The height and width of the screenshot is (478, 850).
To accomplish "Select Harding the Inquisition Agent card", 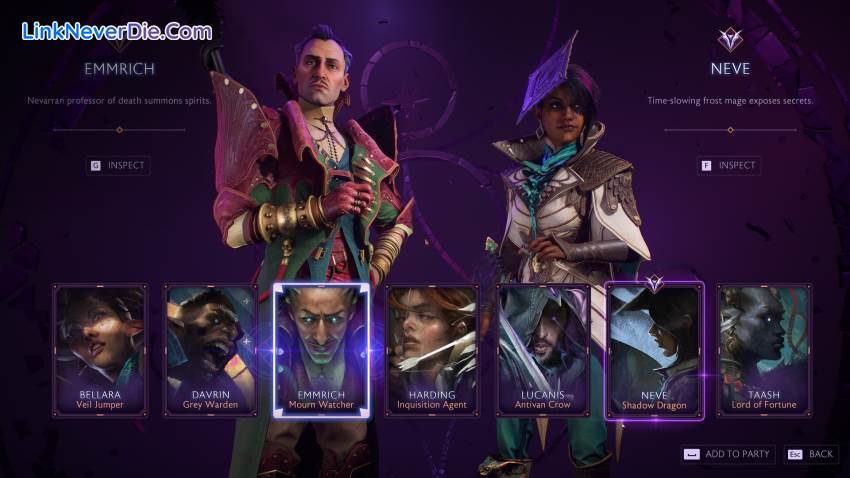I will (432, 350).
